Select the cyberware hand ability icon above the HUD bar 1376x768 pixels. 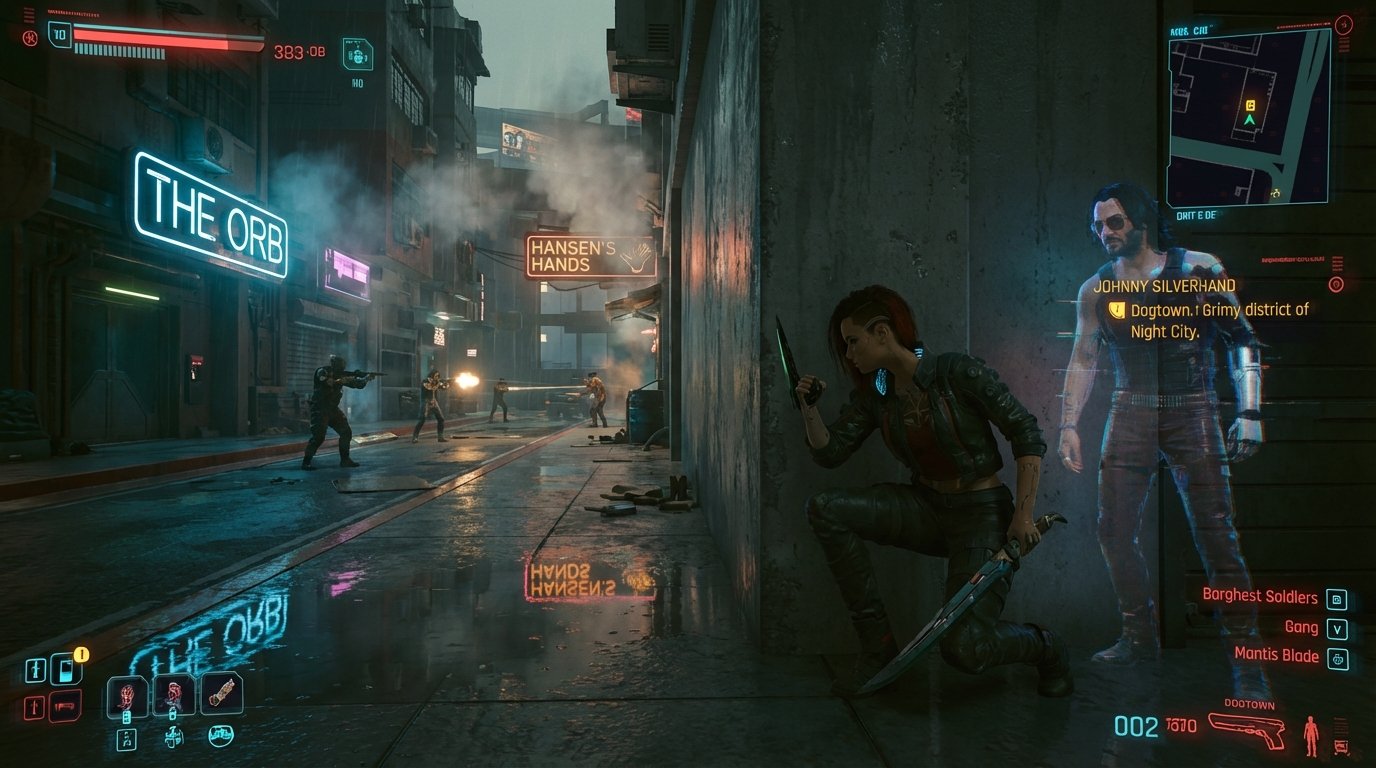127,695
